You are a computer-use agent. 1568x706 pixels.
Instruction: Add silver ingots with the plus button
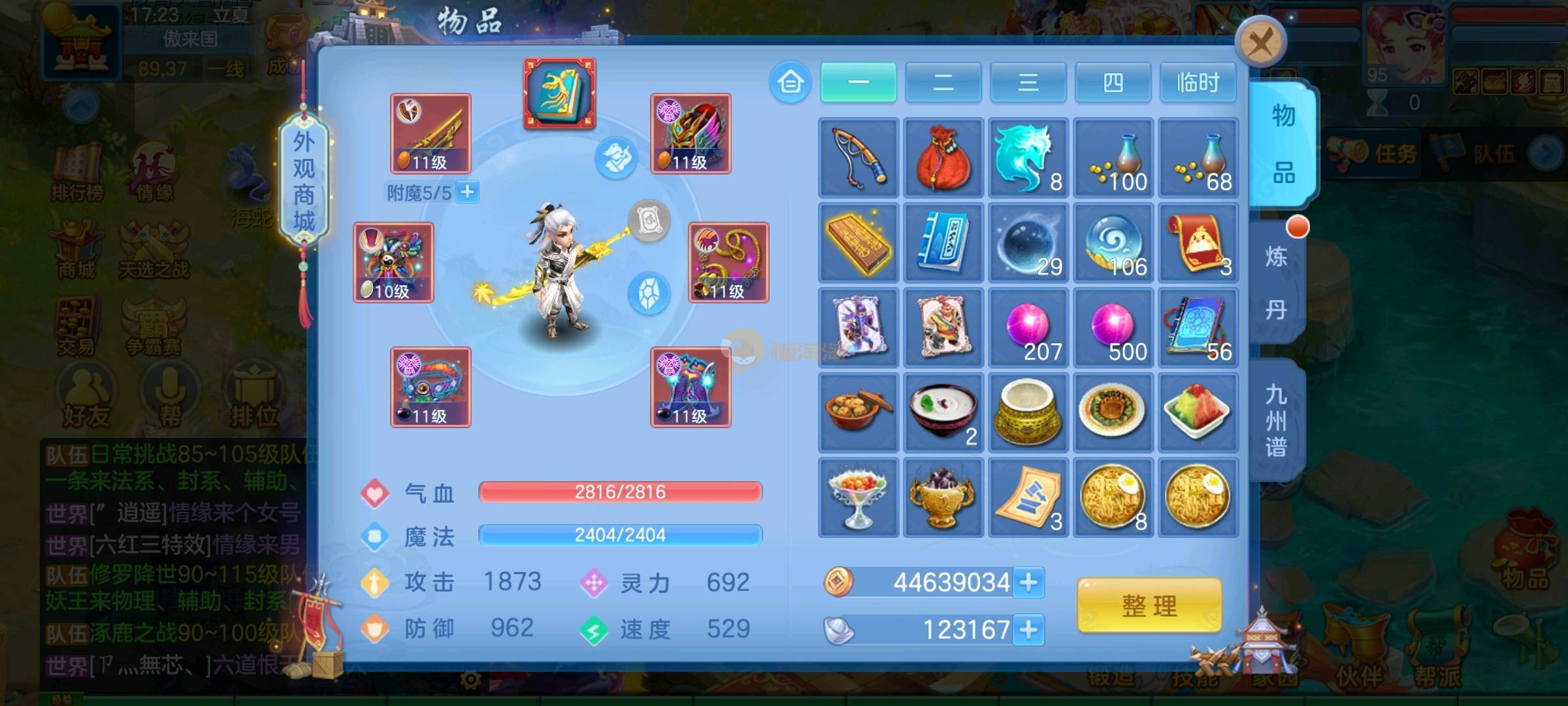click(x=1028, y=630)
